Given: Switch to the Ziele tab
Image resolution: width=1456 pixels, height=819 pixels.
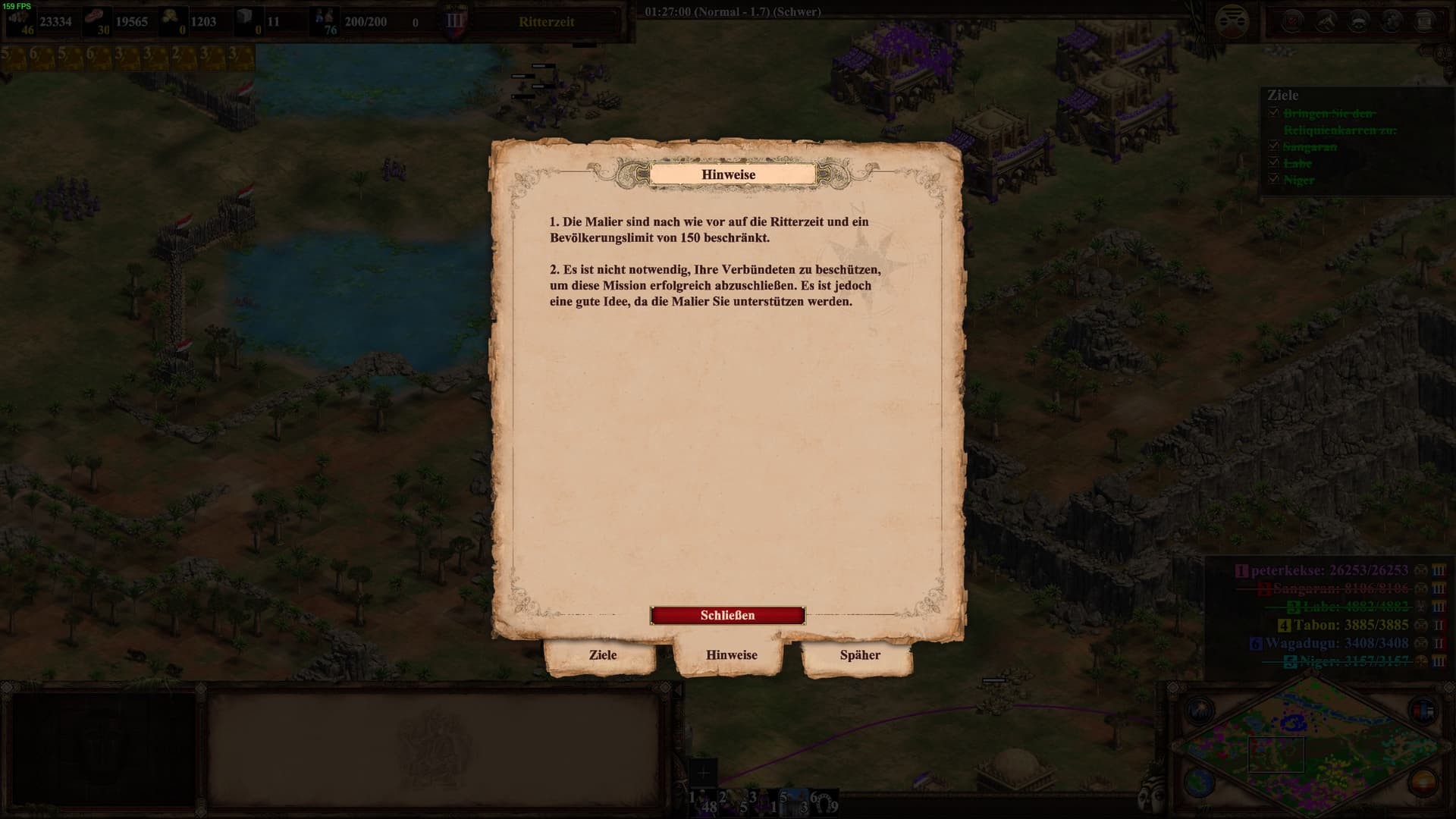Looking at the screenshot, I should pos(603,654).
